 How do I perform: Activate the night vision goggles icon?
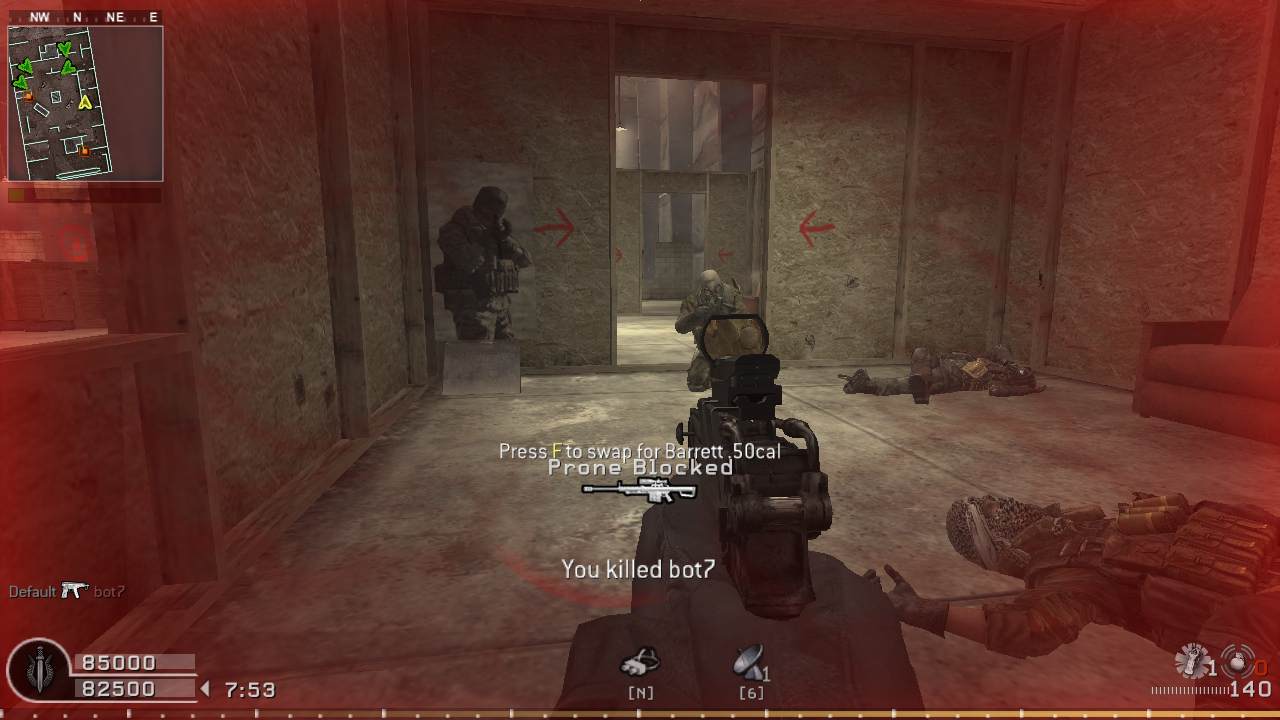point(640,662)
